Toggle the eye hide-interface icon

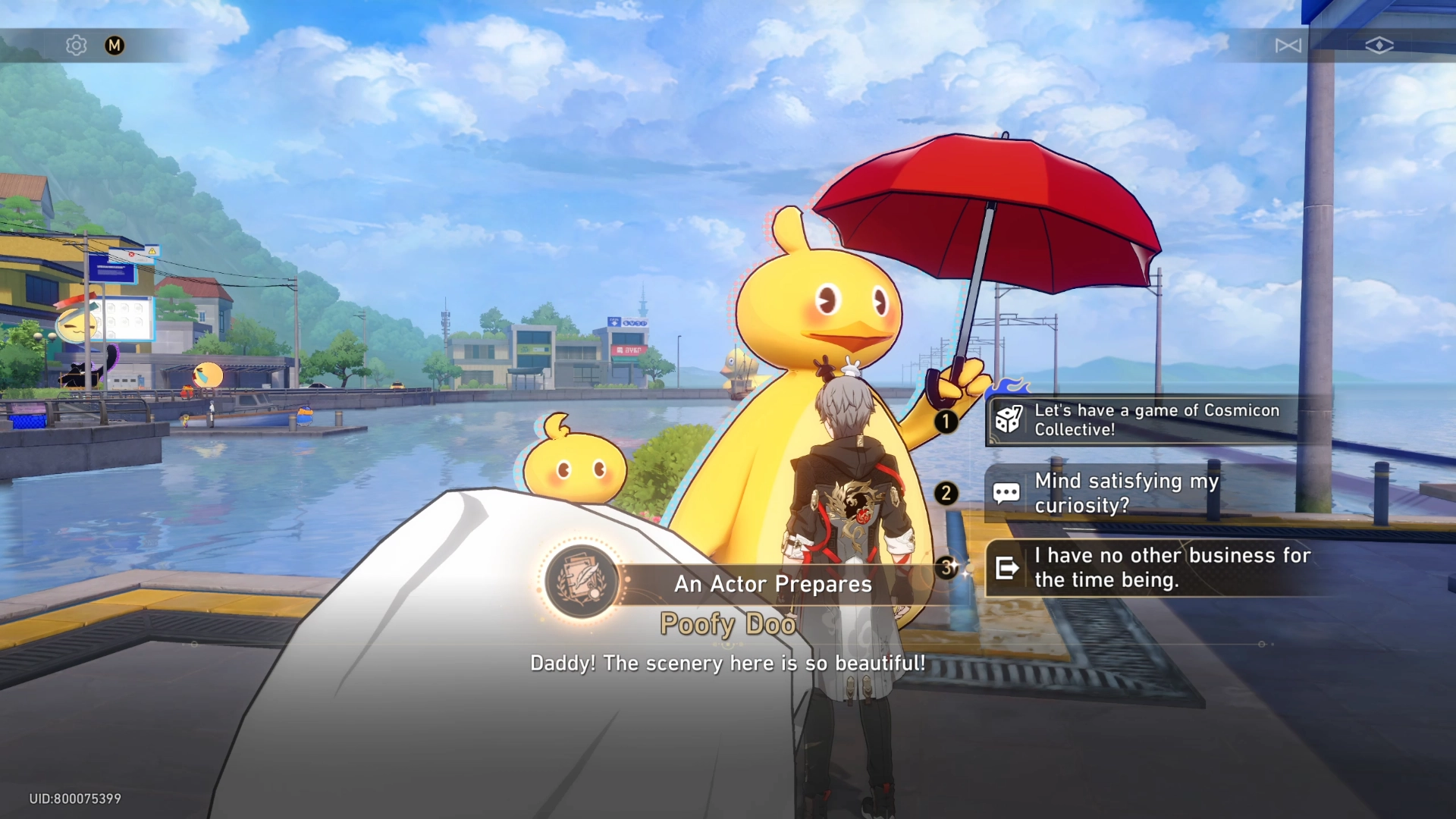(1379, 45)
